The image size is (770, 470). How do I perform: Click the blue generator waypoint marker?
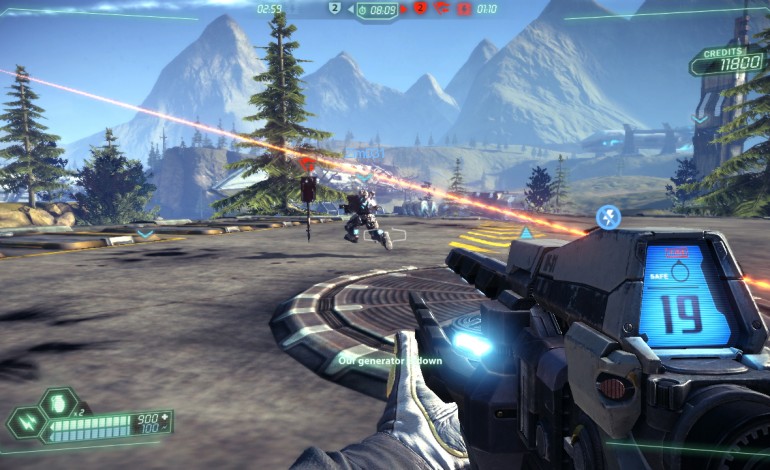[608, 216]
